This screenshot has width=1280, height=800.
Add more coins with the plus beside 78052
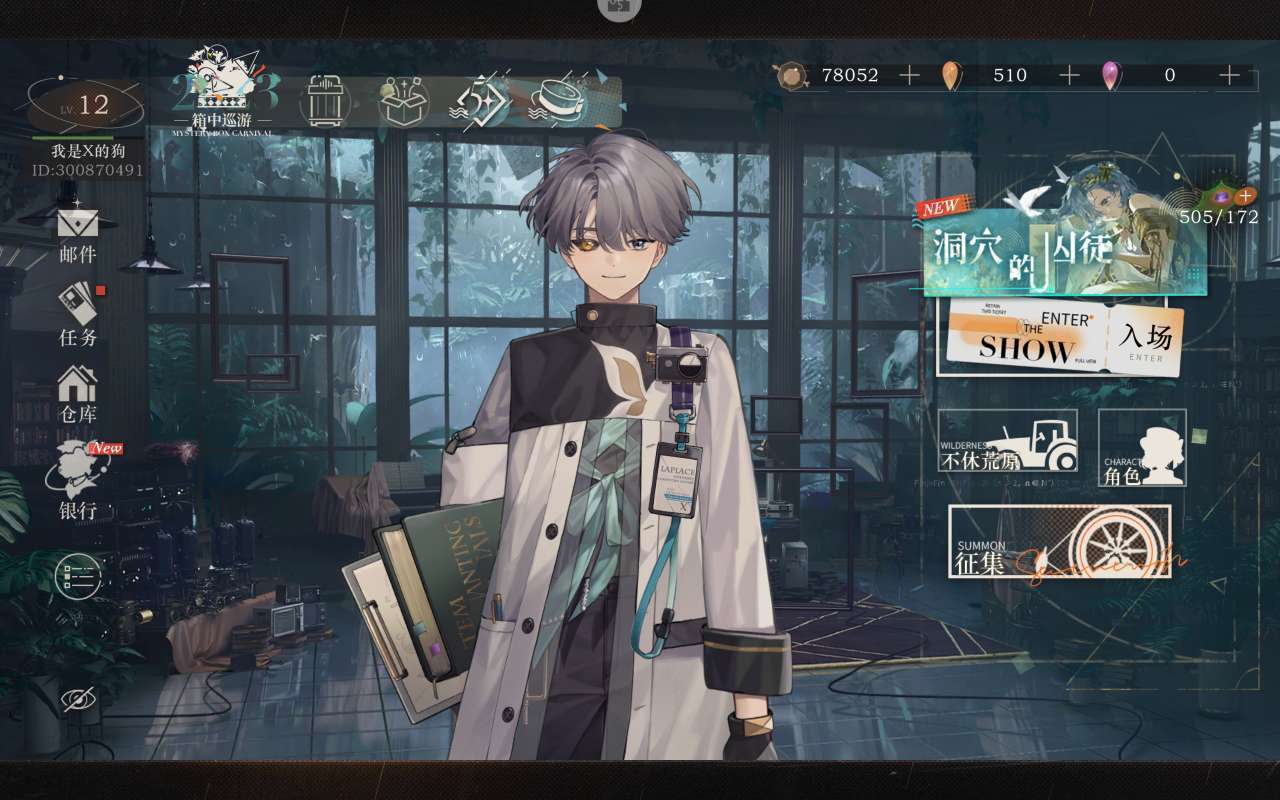(x=909, y=75)
